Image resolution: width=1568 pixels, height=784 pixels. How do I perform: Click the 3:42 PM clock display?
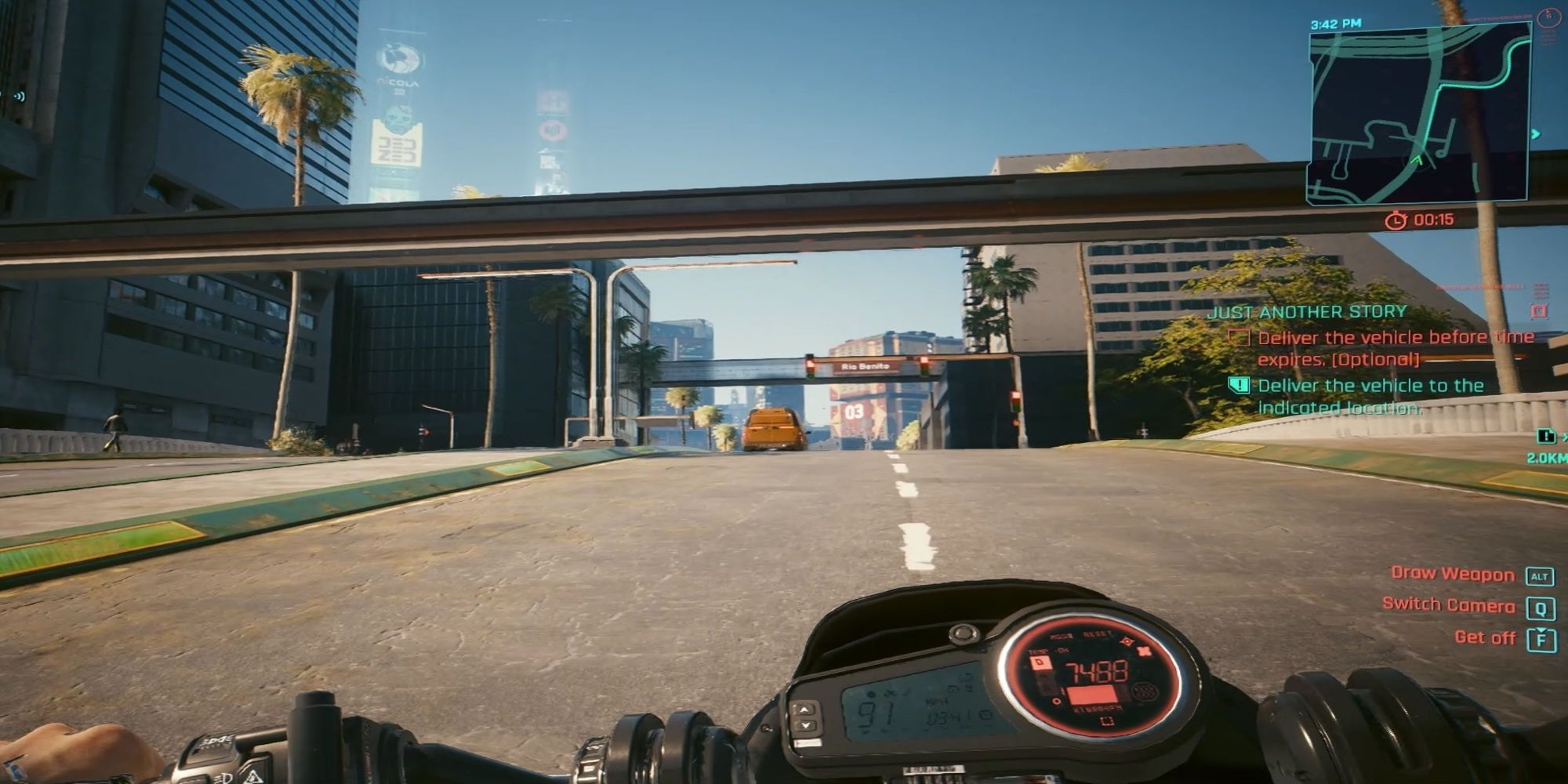[1335, 24]
